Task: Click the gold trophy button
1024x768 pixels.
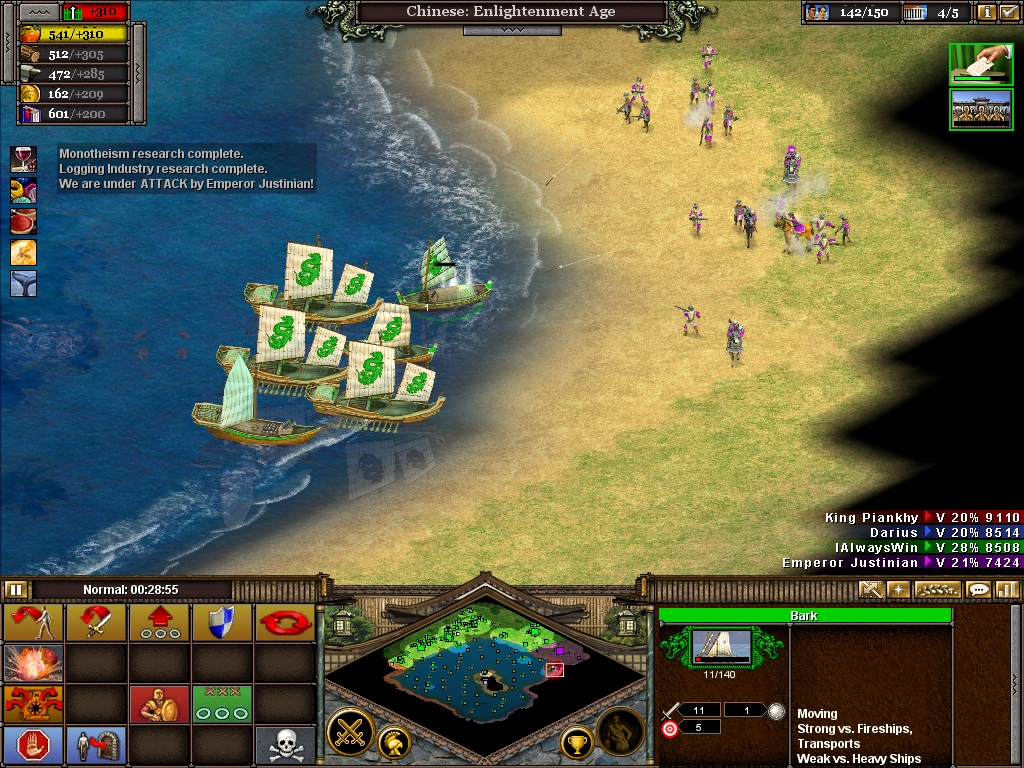Action: point(576,742)
